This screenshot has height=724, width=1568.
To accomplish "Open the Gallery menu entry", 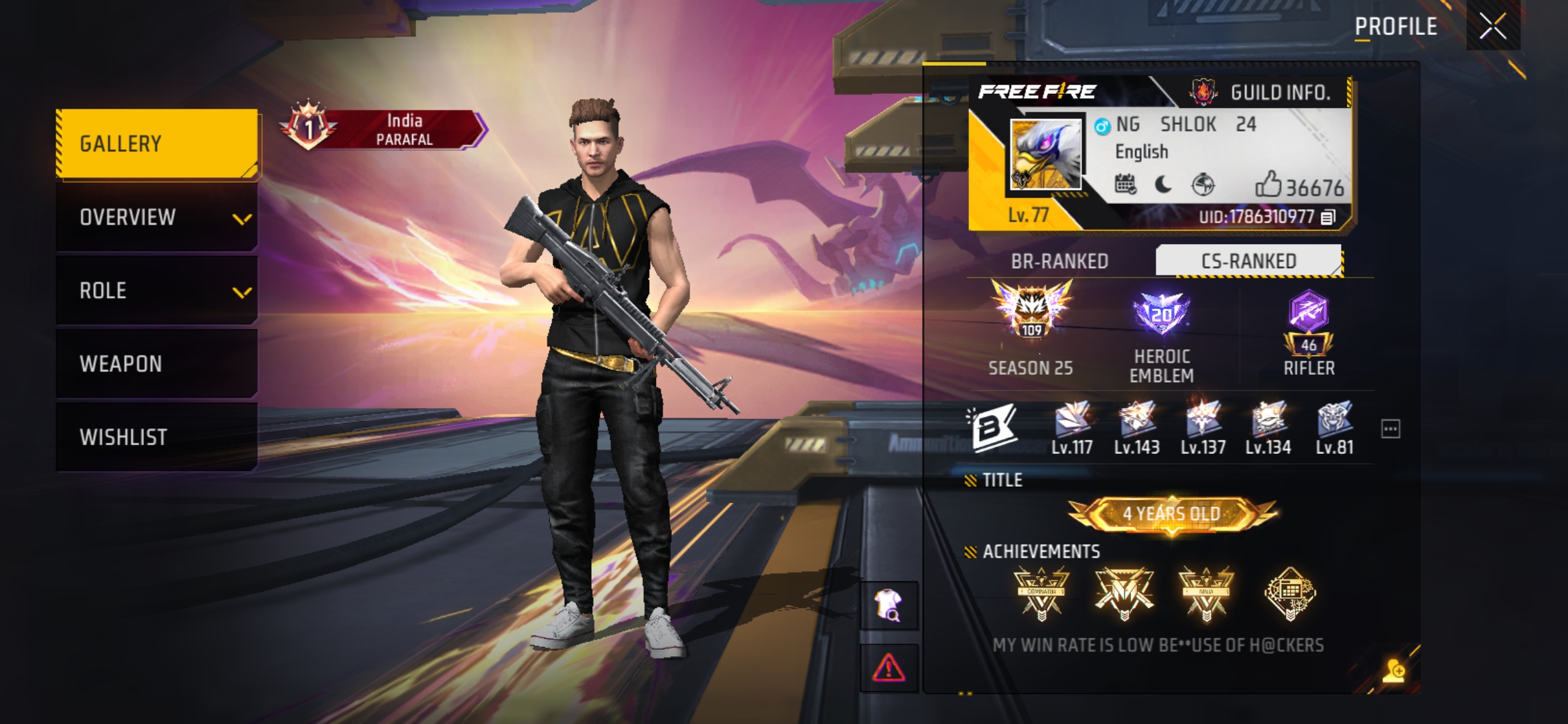I will (157, 143).
